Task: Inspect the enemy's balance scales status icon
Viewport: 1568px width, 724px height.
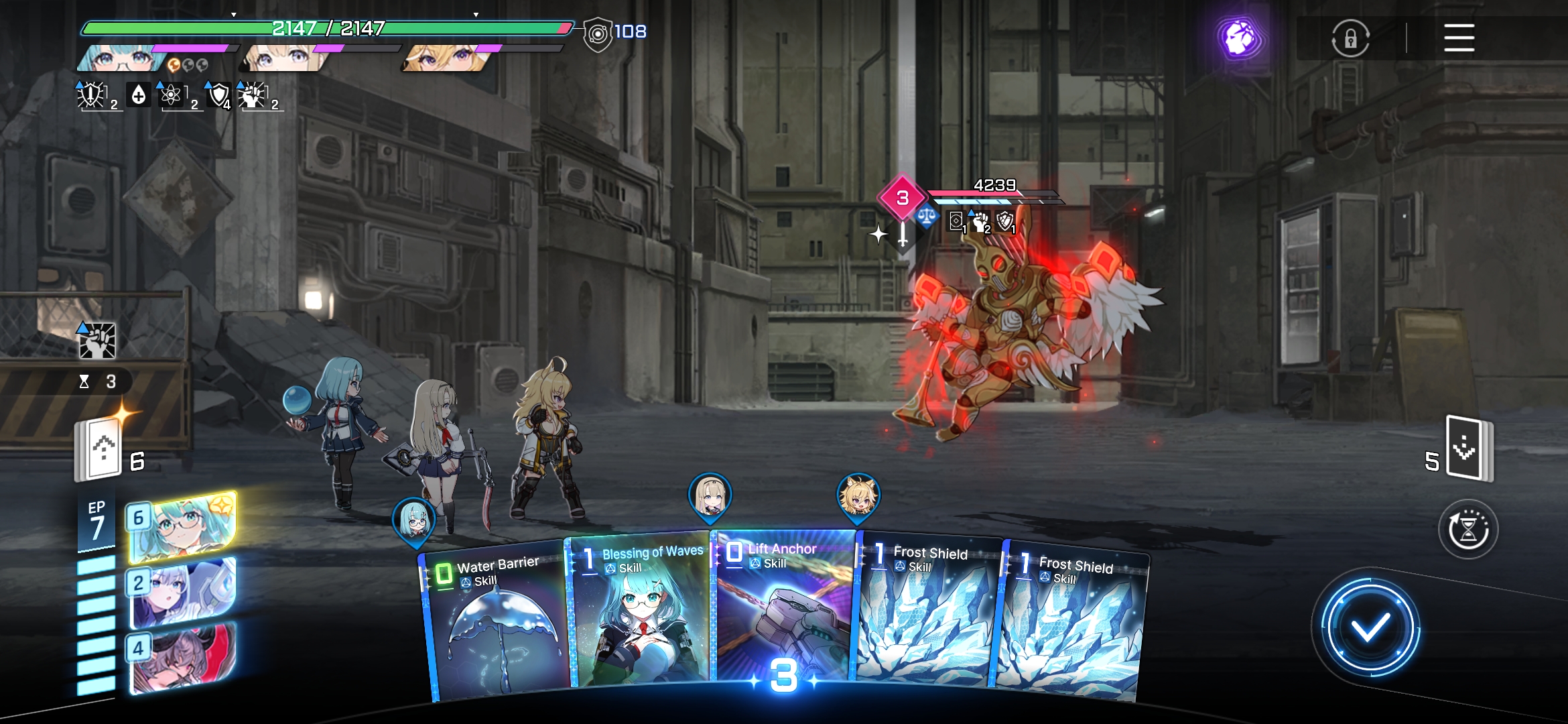Action: click(927, 217)
